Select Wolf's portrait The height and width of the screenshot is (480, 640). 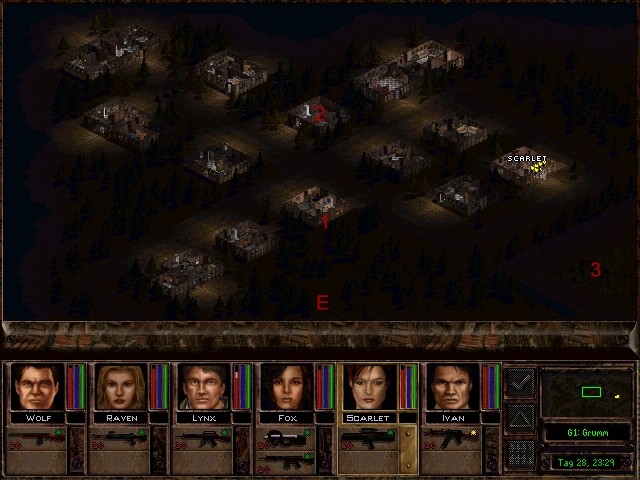tap(37, 387)
